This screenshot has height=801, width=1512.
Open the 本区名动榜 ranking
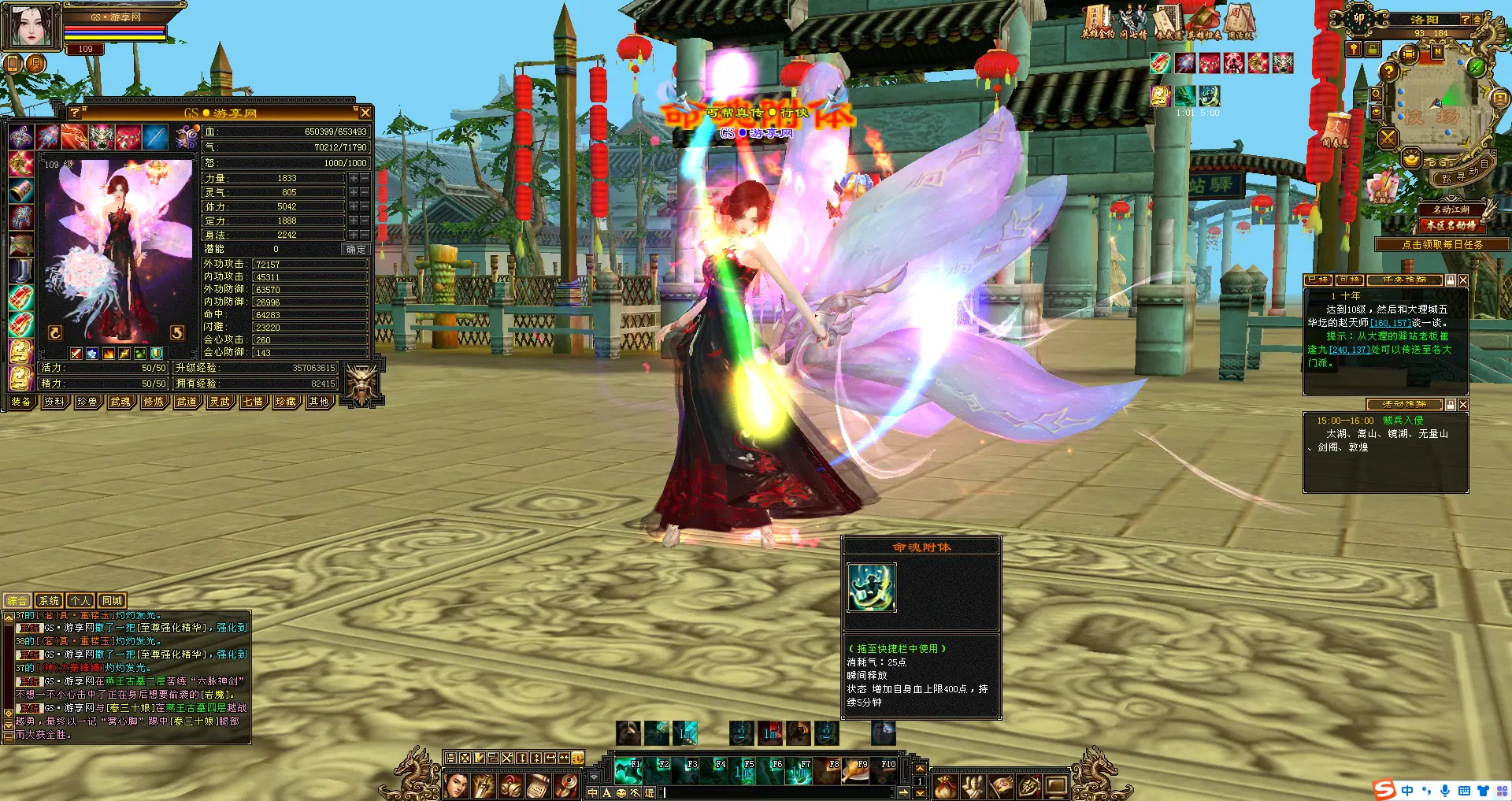coord(1451,225)
